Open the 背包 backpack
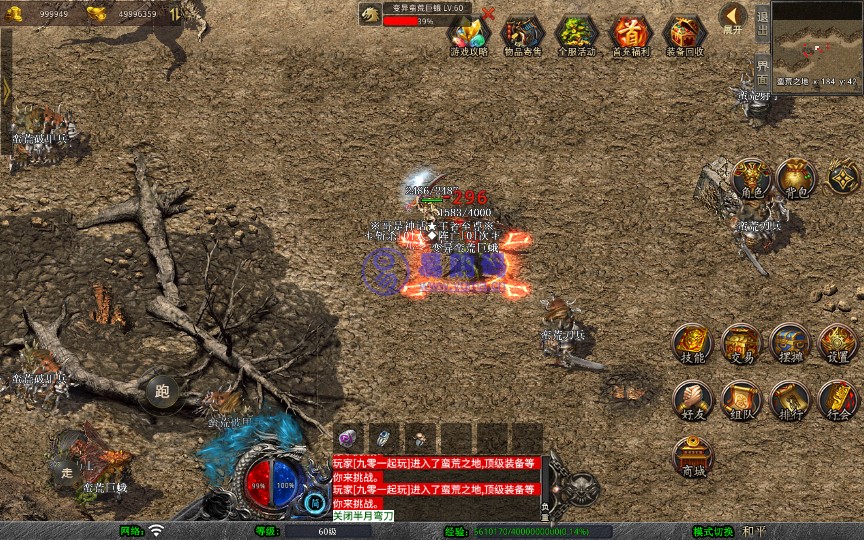Image resolution: width=864 pixels, height=540 pixels. pos(796,179)
